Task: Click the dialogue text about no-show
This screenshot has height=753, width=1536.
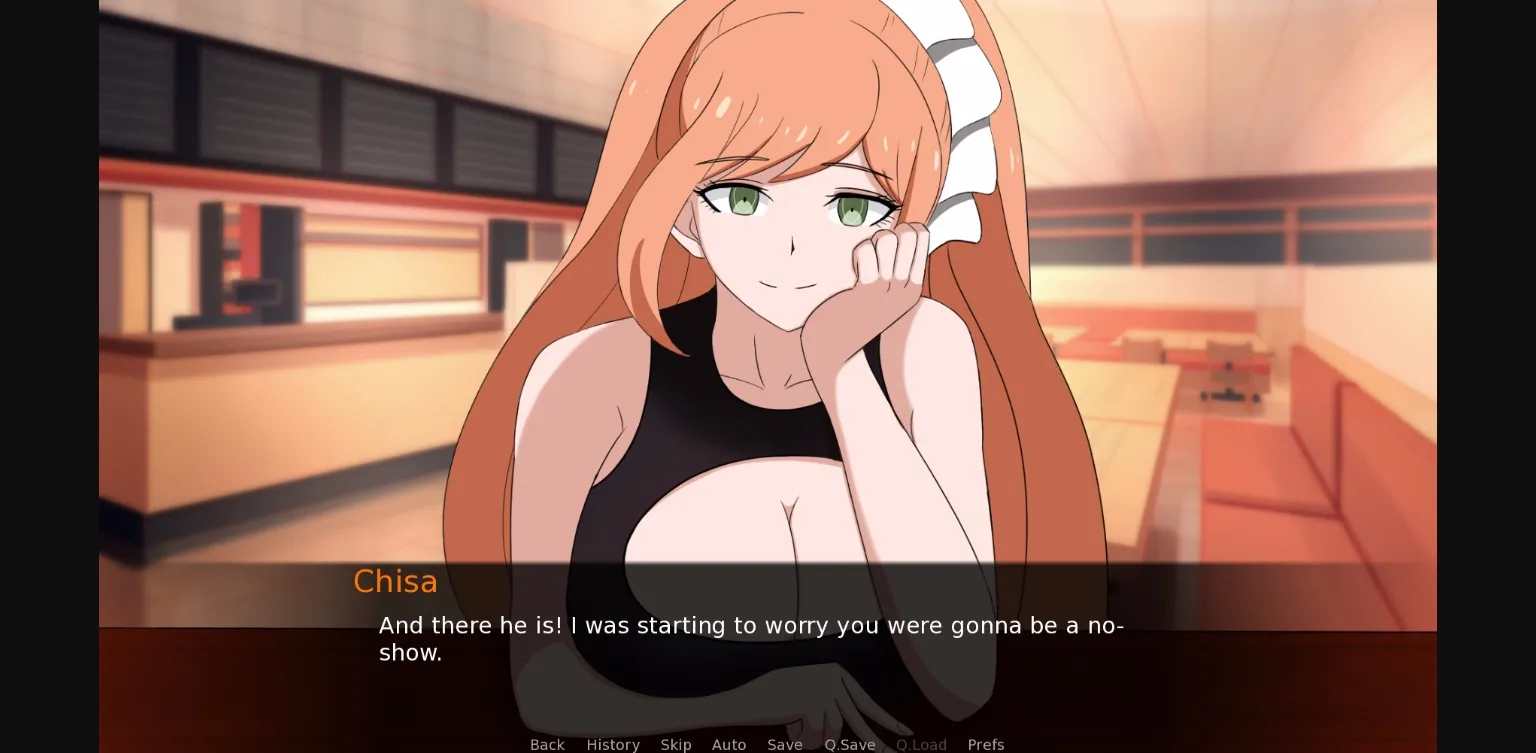Action: coord(750,638)
